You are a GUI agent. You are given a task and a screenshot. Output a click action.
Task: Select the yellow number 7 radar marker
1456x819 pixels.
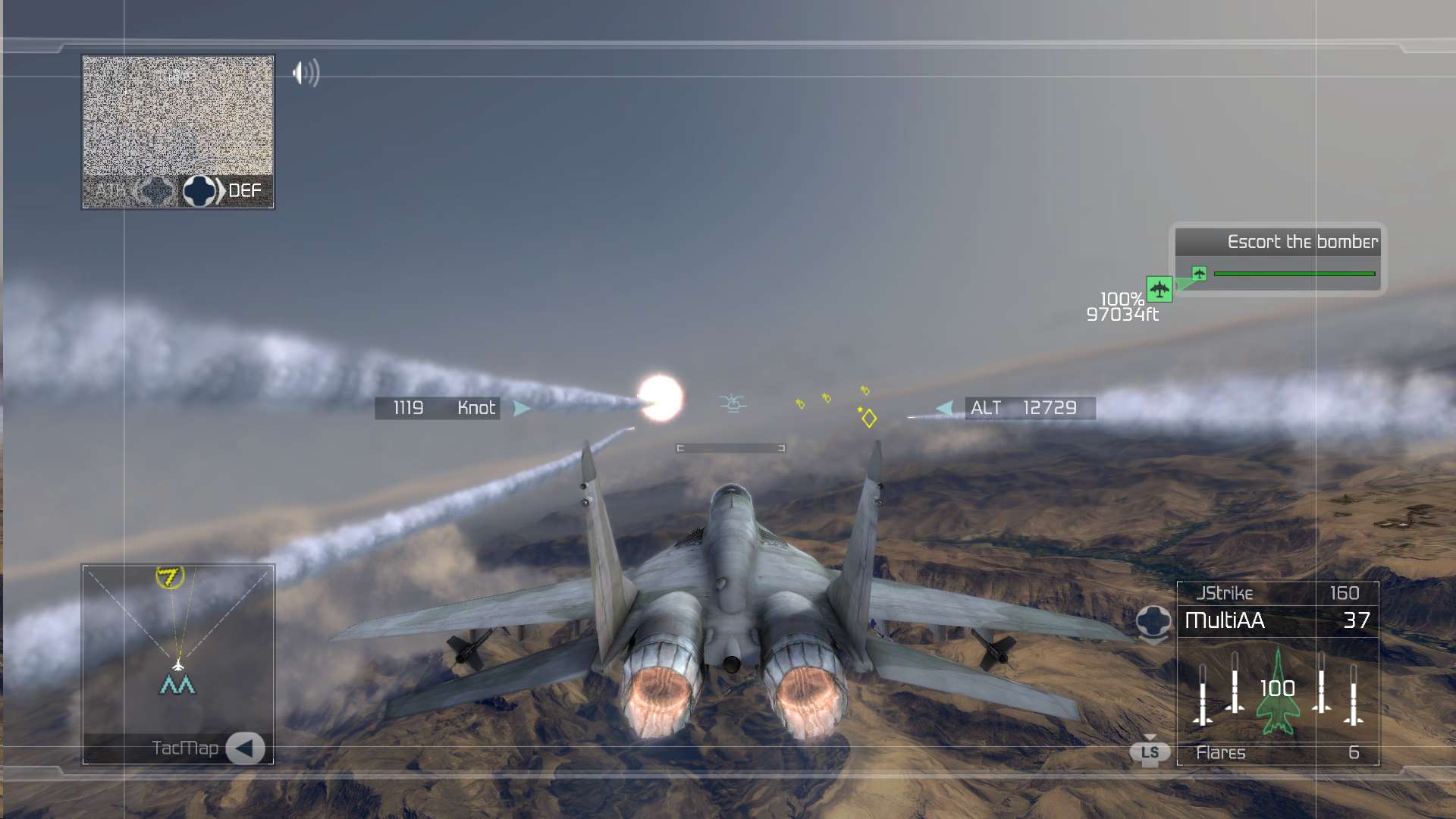(169, 577)
